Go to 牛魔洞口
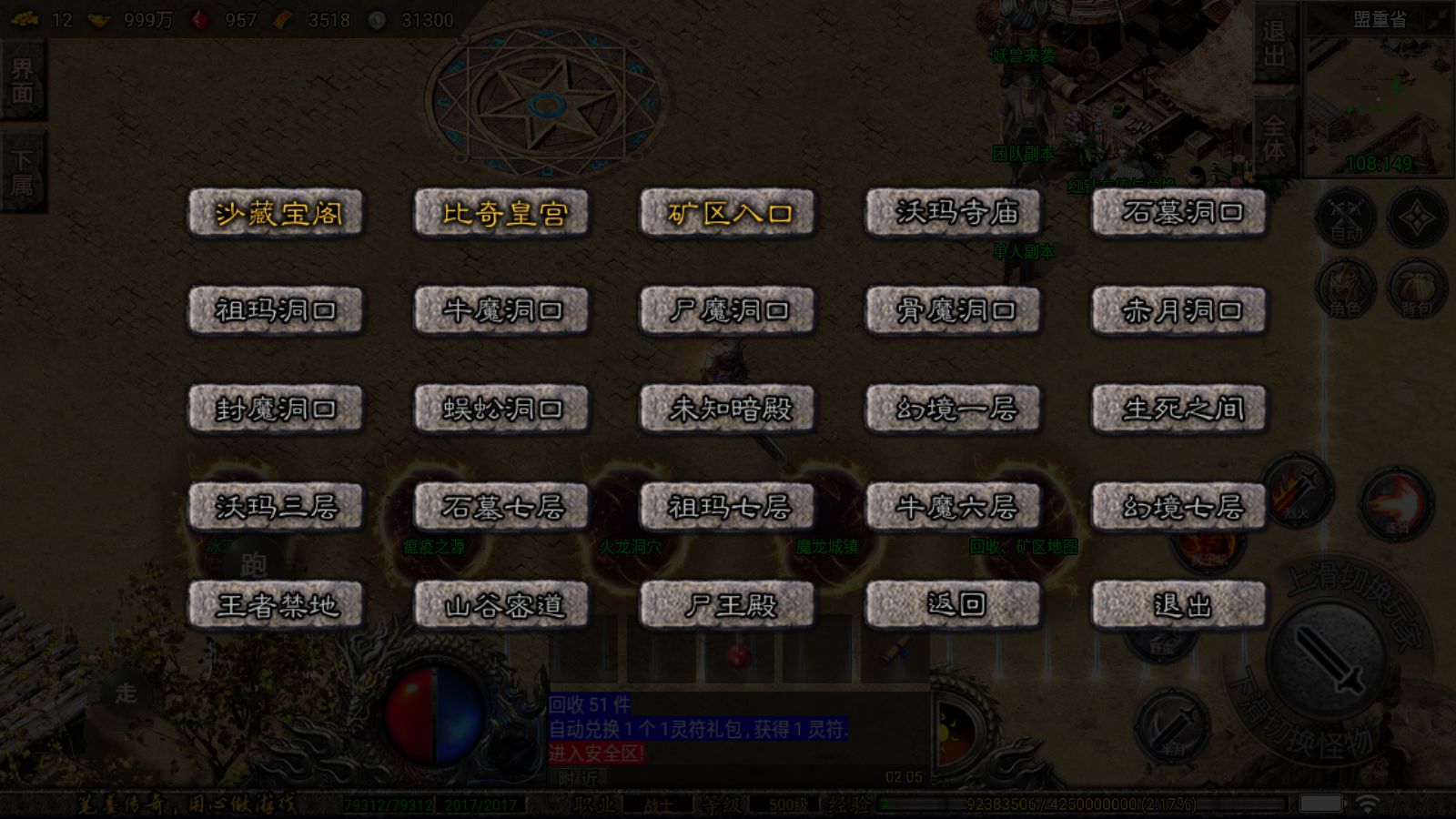The height and width of the screenshot is (819, 1456). 501,311
